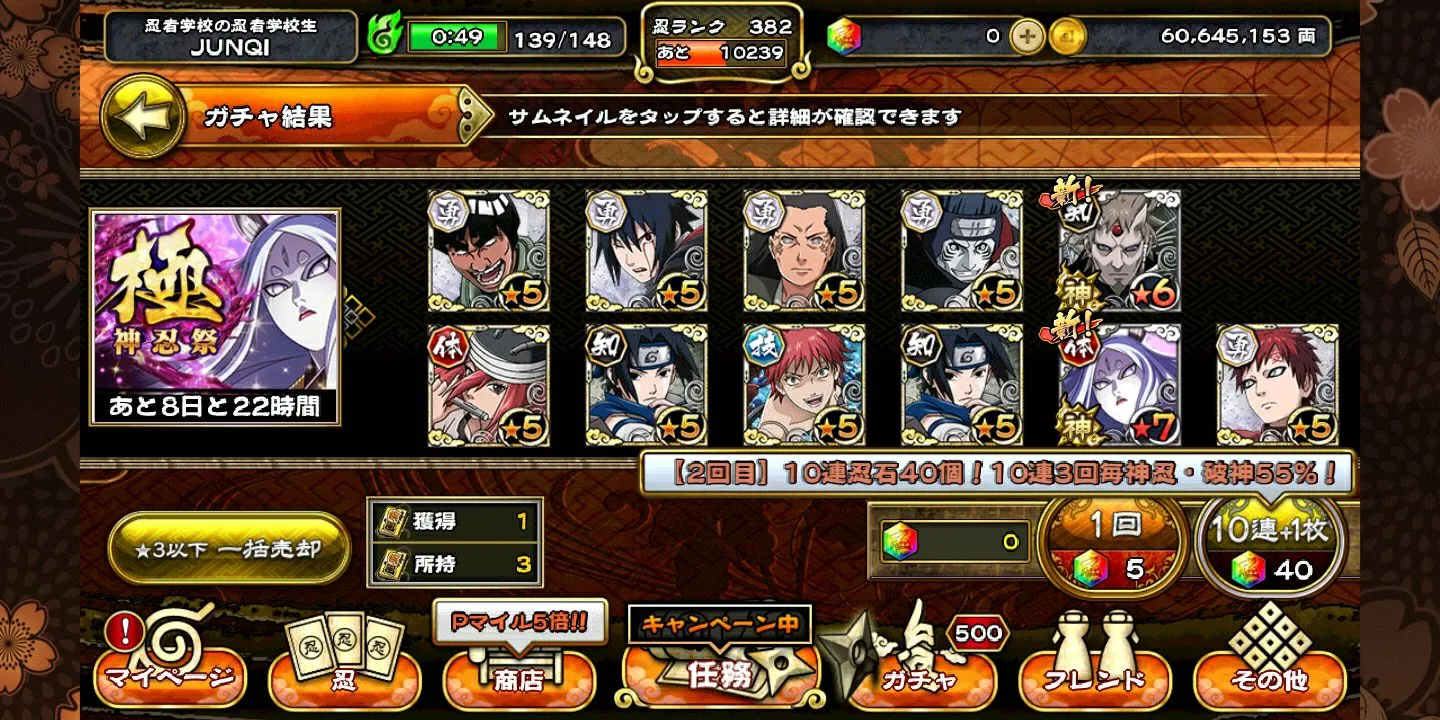
Task: Sell all ★3以下 cards in bulk
Action: pyautogui.click(x=229, y=549)
